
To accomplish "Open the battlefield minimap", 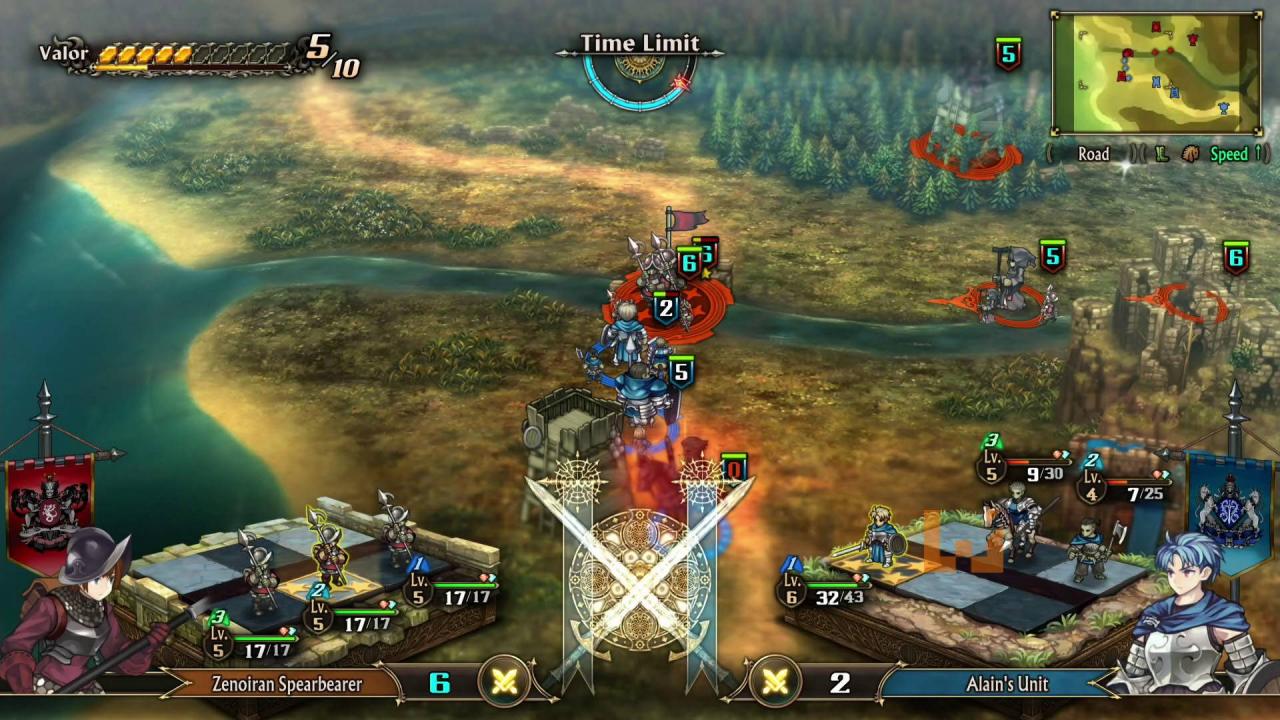I will point(1155,73).
